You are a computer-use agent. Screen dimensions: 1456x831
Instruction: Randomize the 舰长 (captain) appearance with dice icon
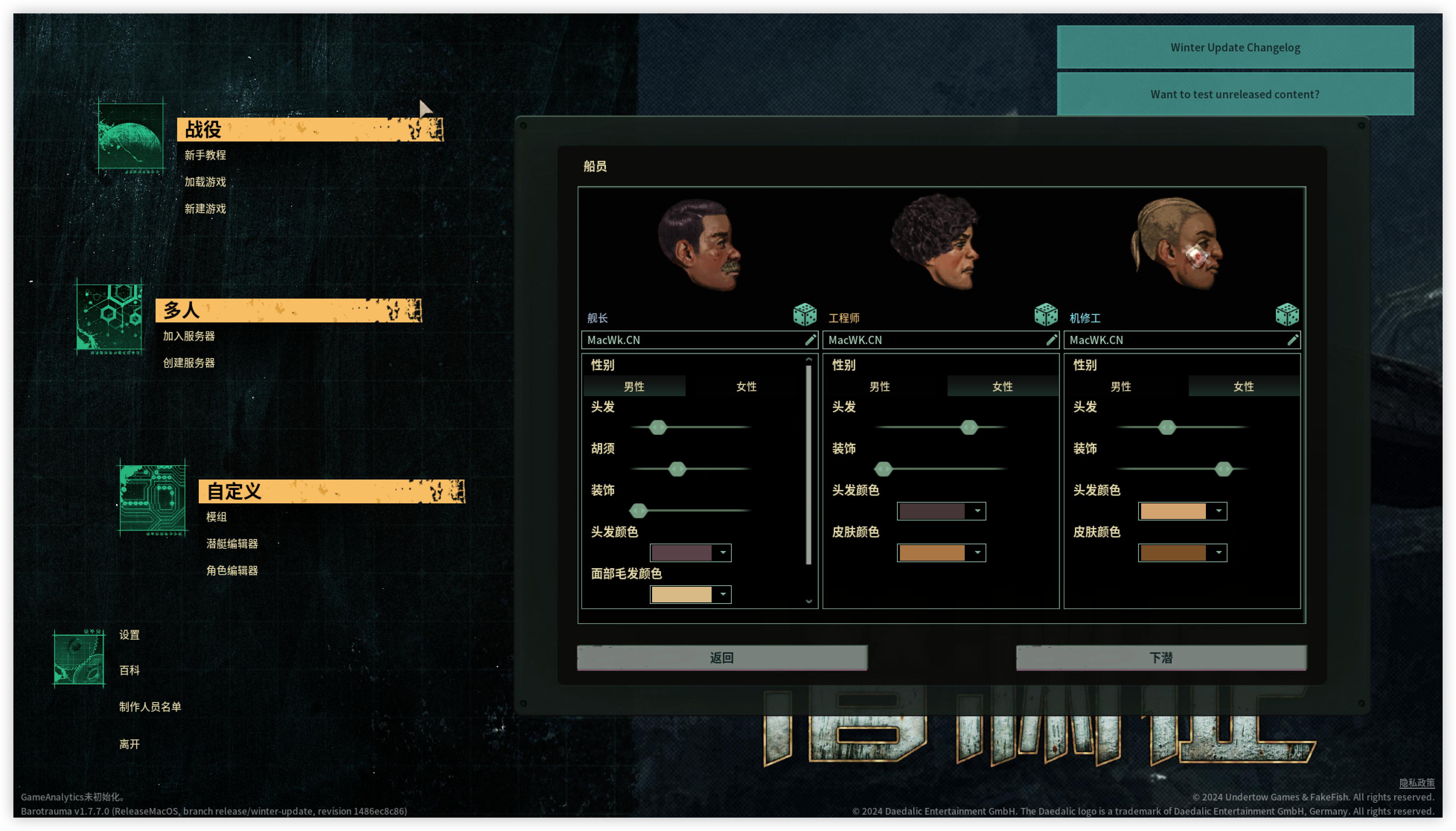point(805,314)
